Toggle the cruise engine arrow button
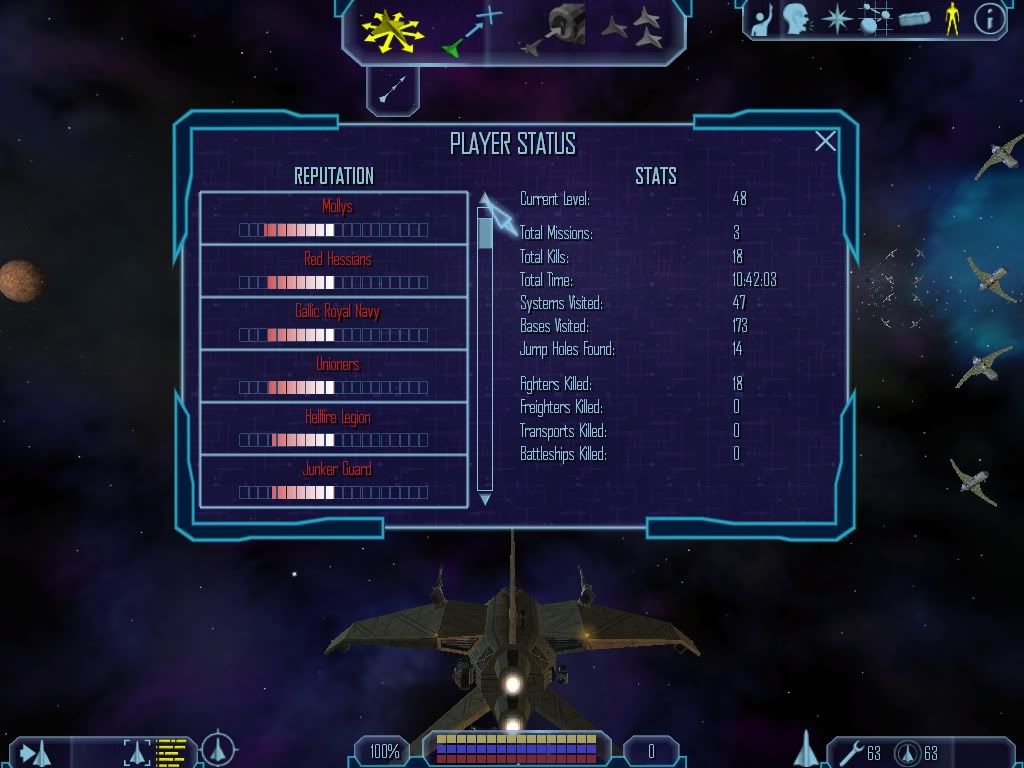 point(392,92)
